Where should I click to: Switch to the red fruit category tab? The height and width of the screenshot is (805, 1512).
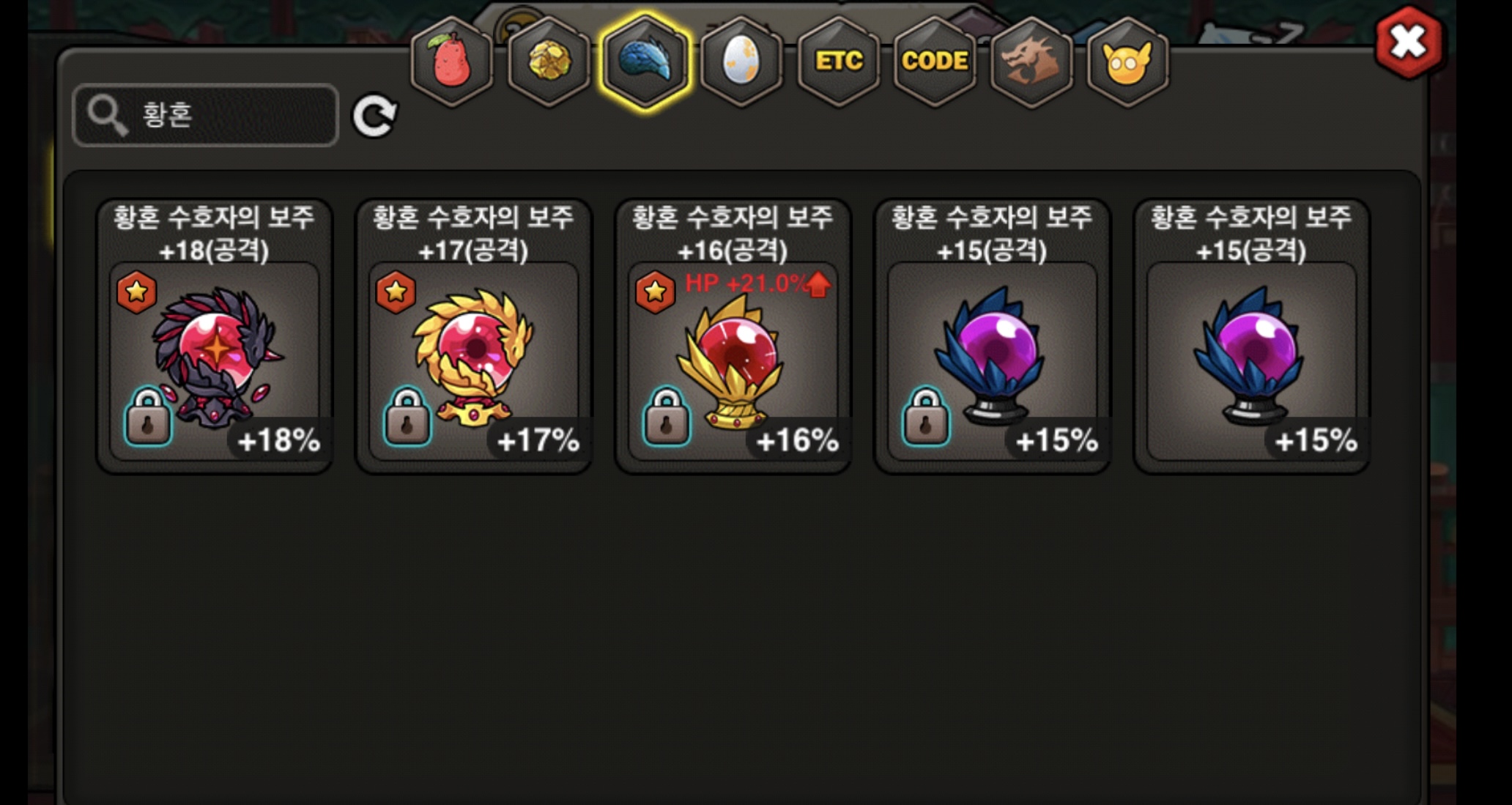point(452,61)
